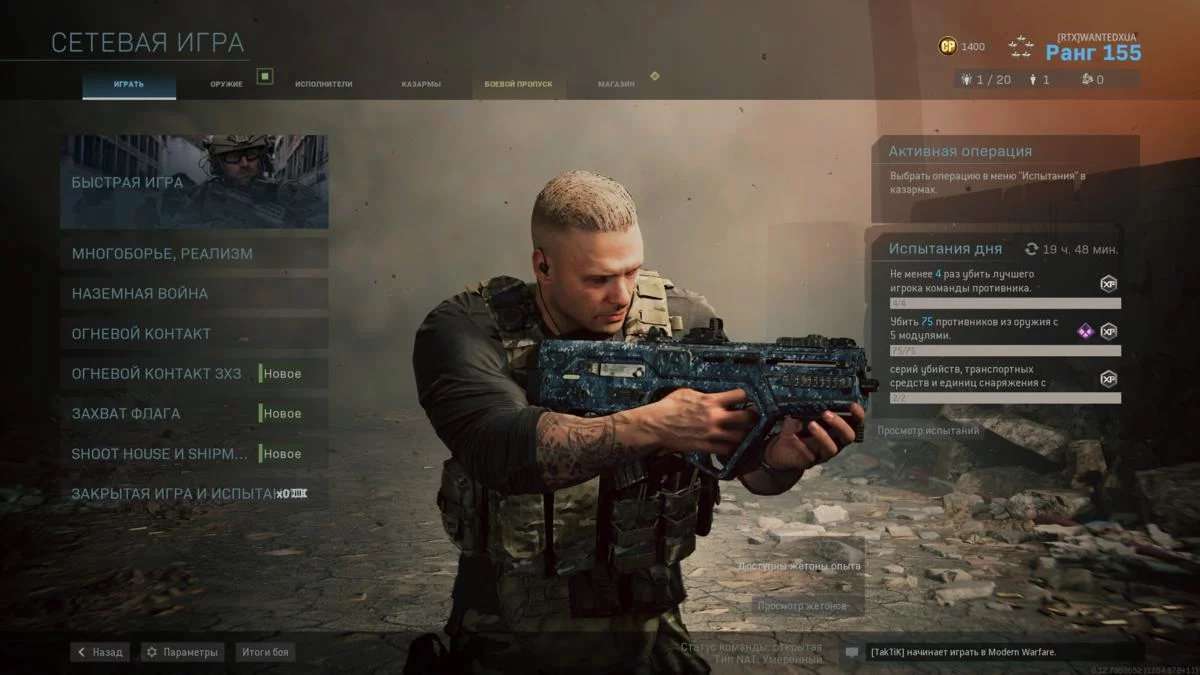
Task: View Итоги боя report
Action: (x=265, y=652)
